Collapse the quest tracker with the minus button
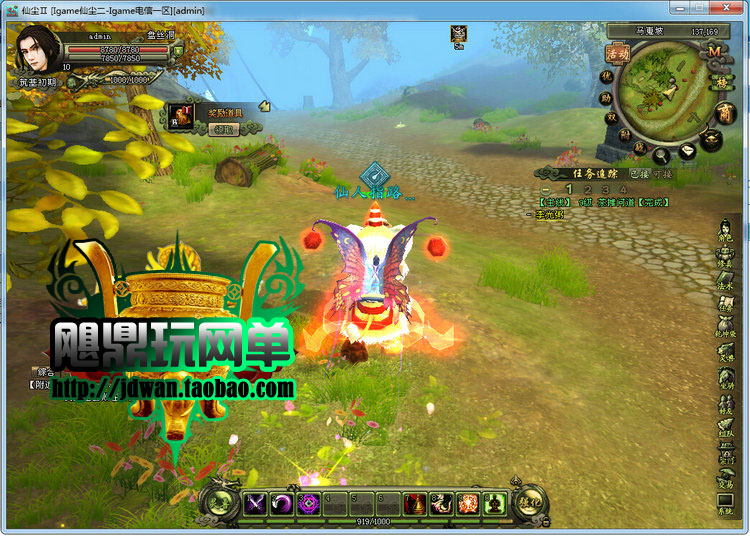The height and width of the screenshot is (536, 750). [546, 189]
